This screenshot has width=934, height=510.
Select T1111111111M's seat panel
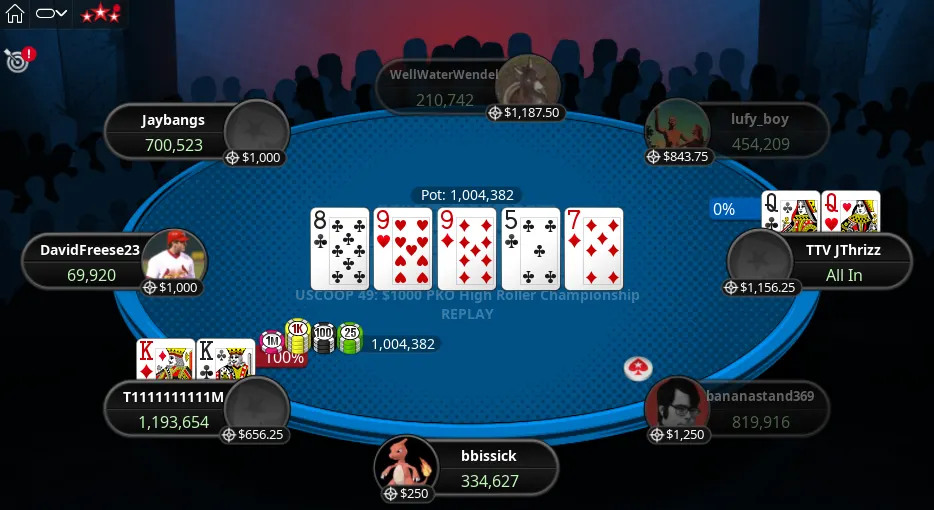point(173,409)
